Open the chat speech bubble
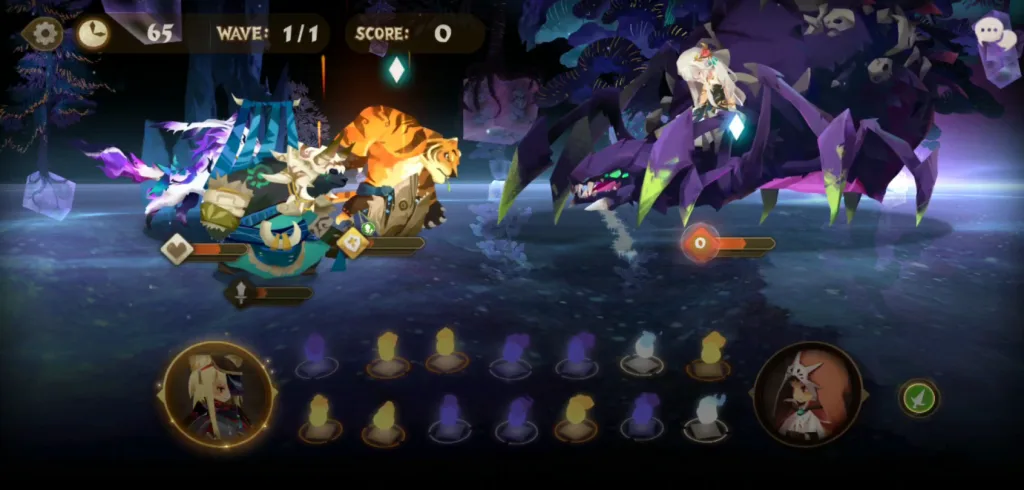 tap(993, 32)
